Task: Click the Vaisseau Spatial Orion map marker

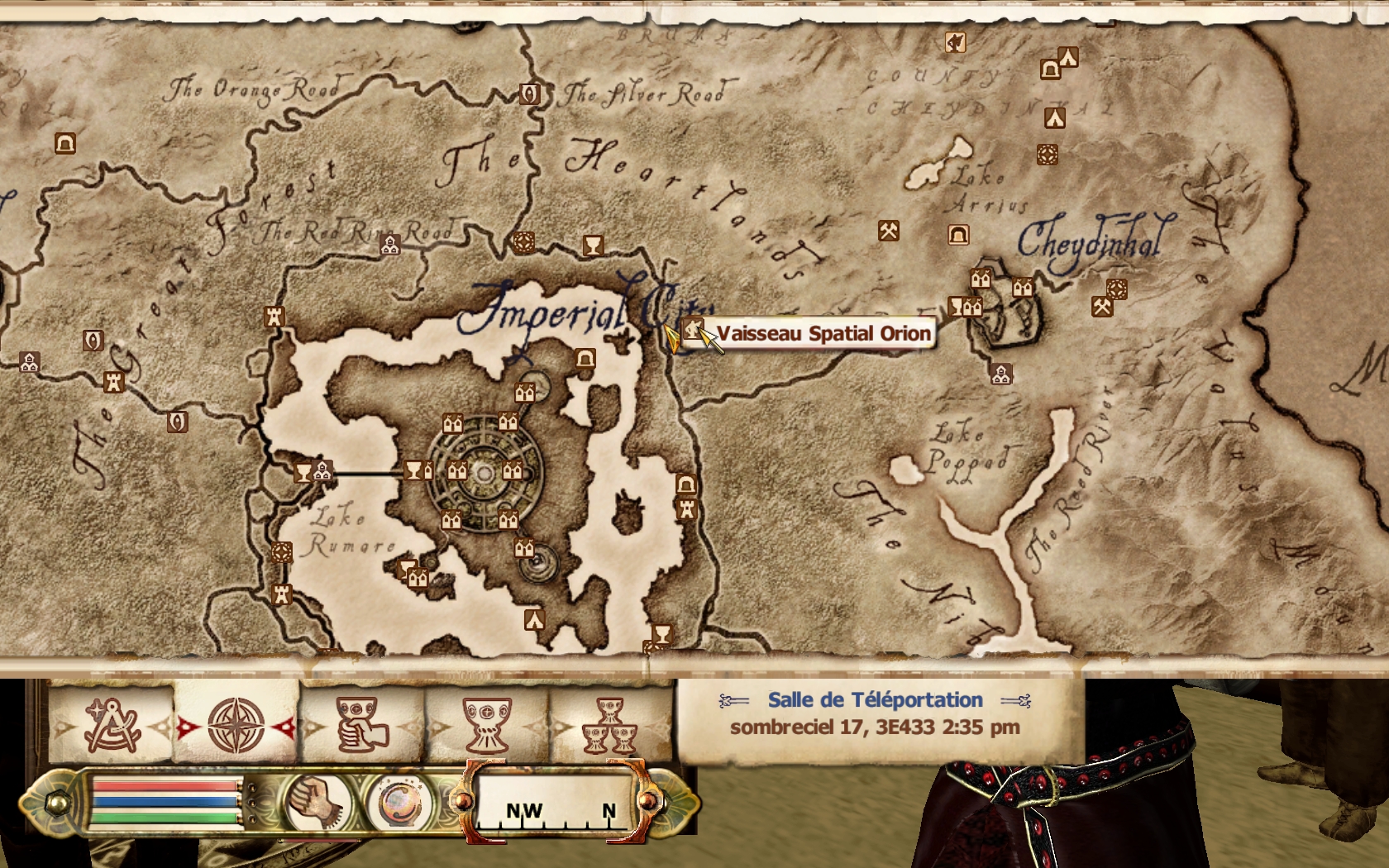Action: 693,330
